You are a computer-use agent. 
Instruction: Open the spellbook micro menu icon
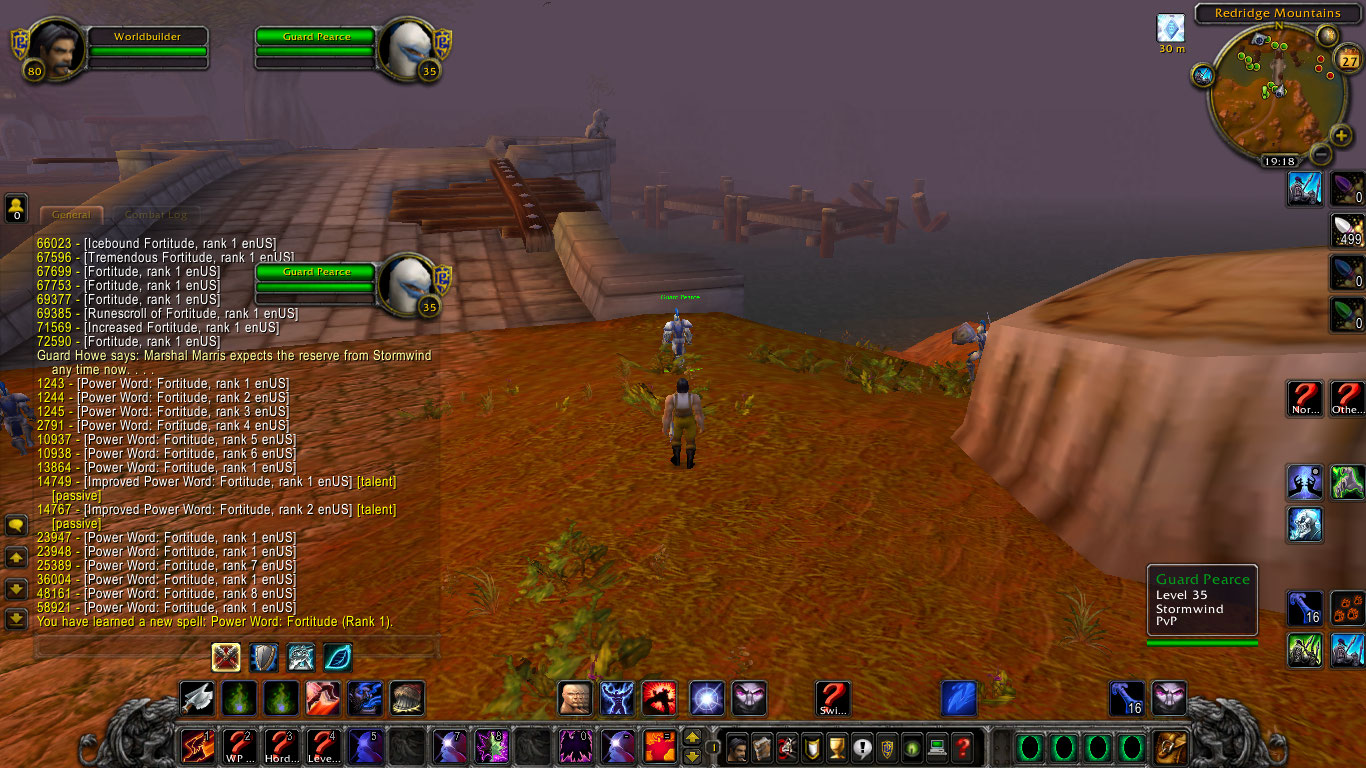(x=762, y=746)
